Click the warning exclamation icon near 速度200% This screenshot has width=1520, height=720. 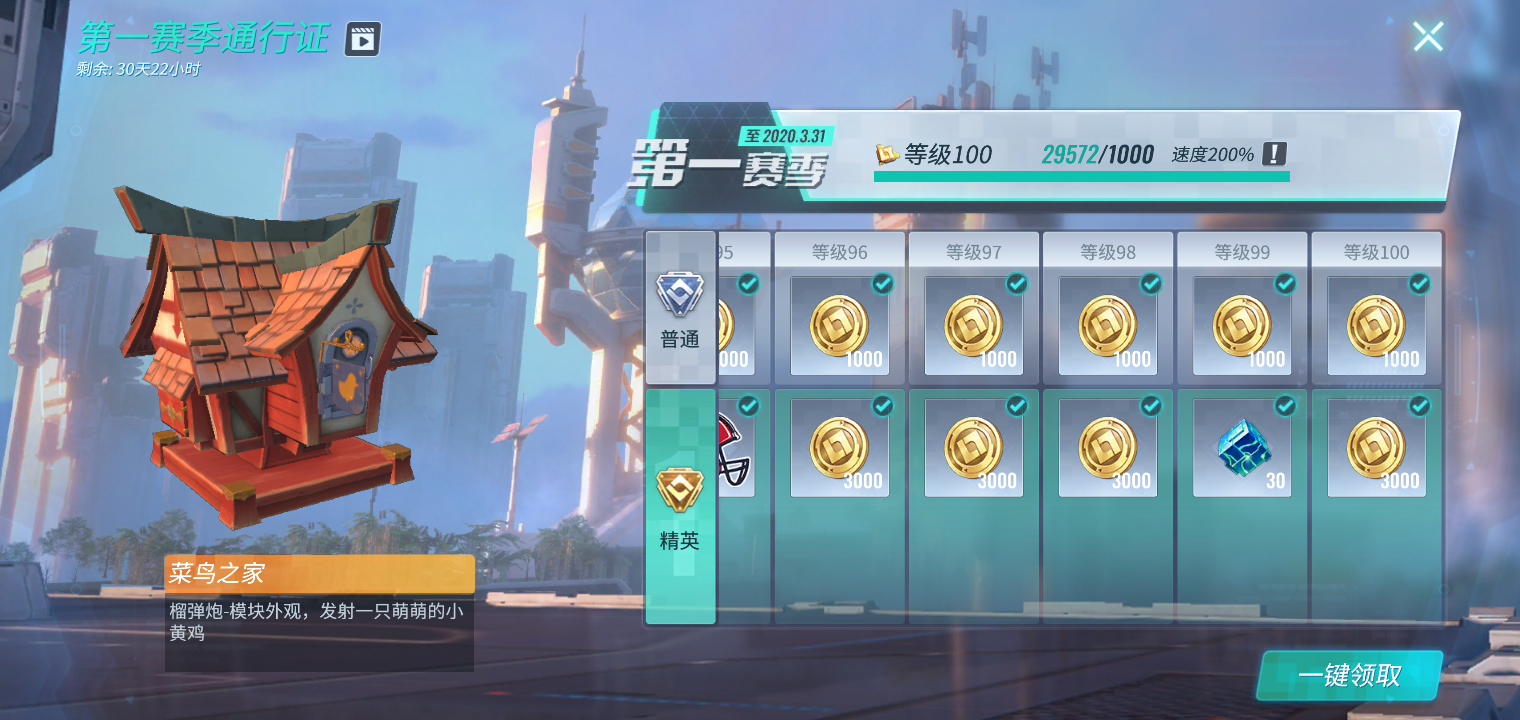pos(1277,155)
